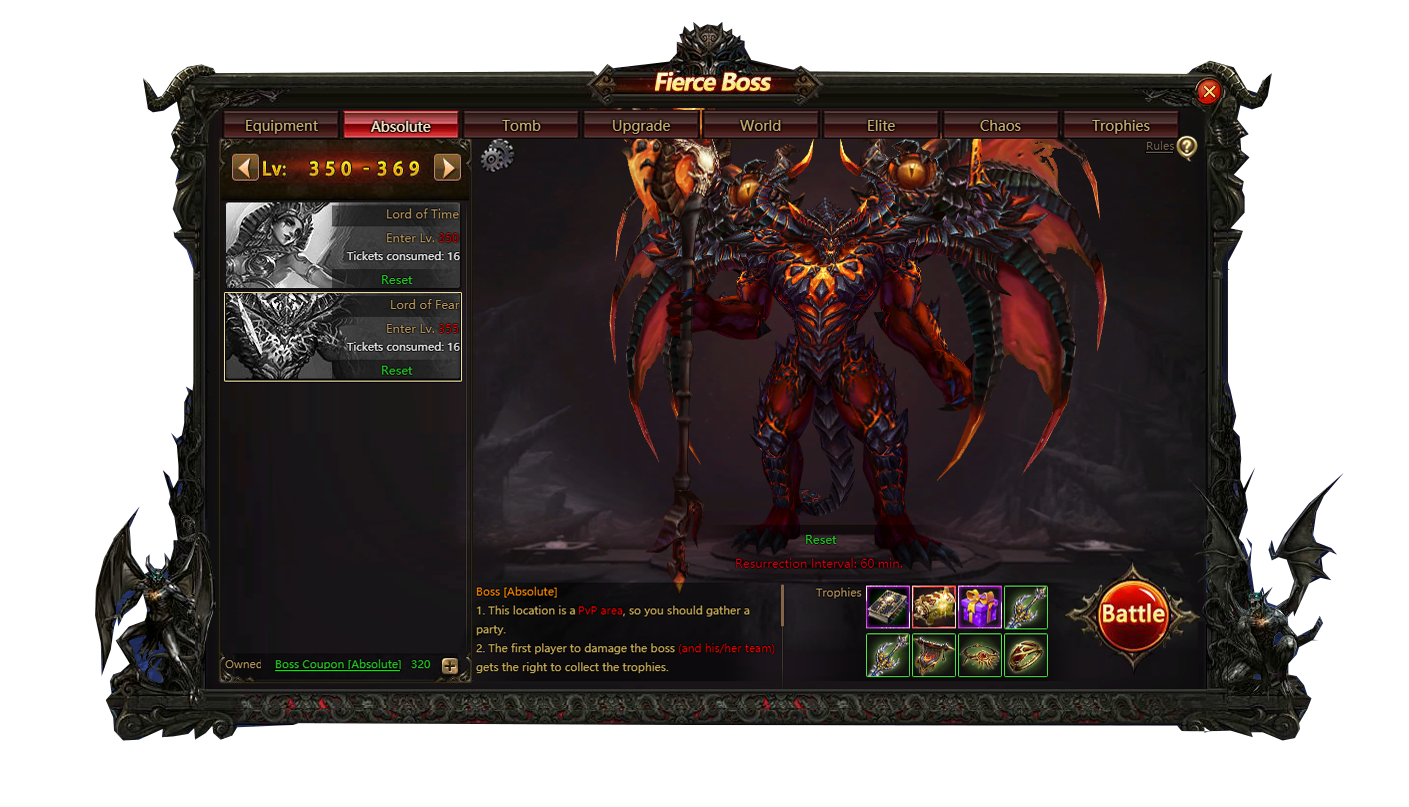Start the fight with the Battle button
1409x807 pixels.
pos(1133,614)
